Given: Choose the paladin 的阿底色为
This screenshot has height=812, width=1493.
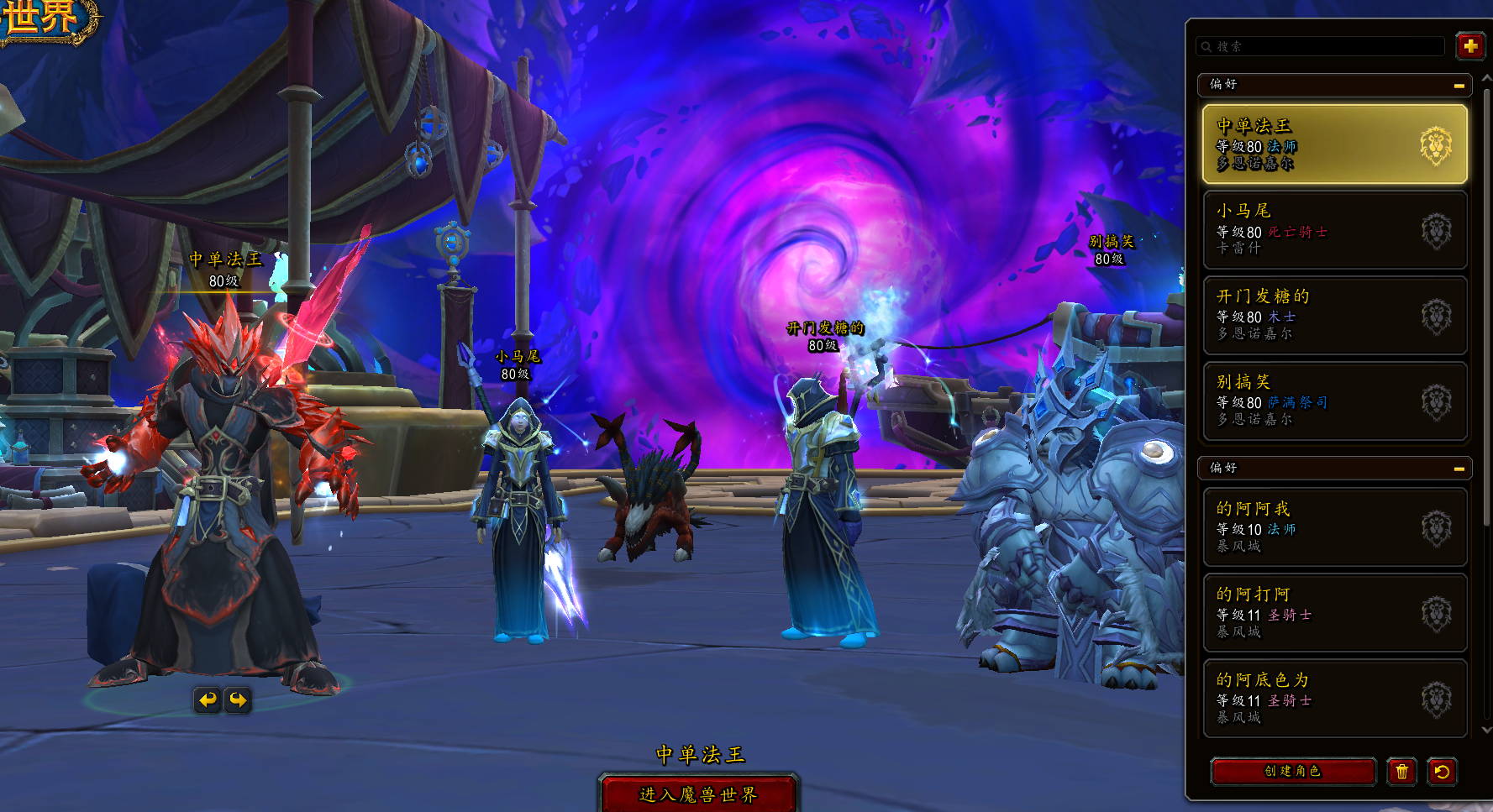Looking at the screenshot, I should pyautogui.click(x=1334, y=699).
